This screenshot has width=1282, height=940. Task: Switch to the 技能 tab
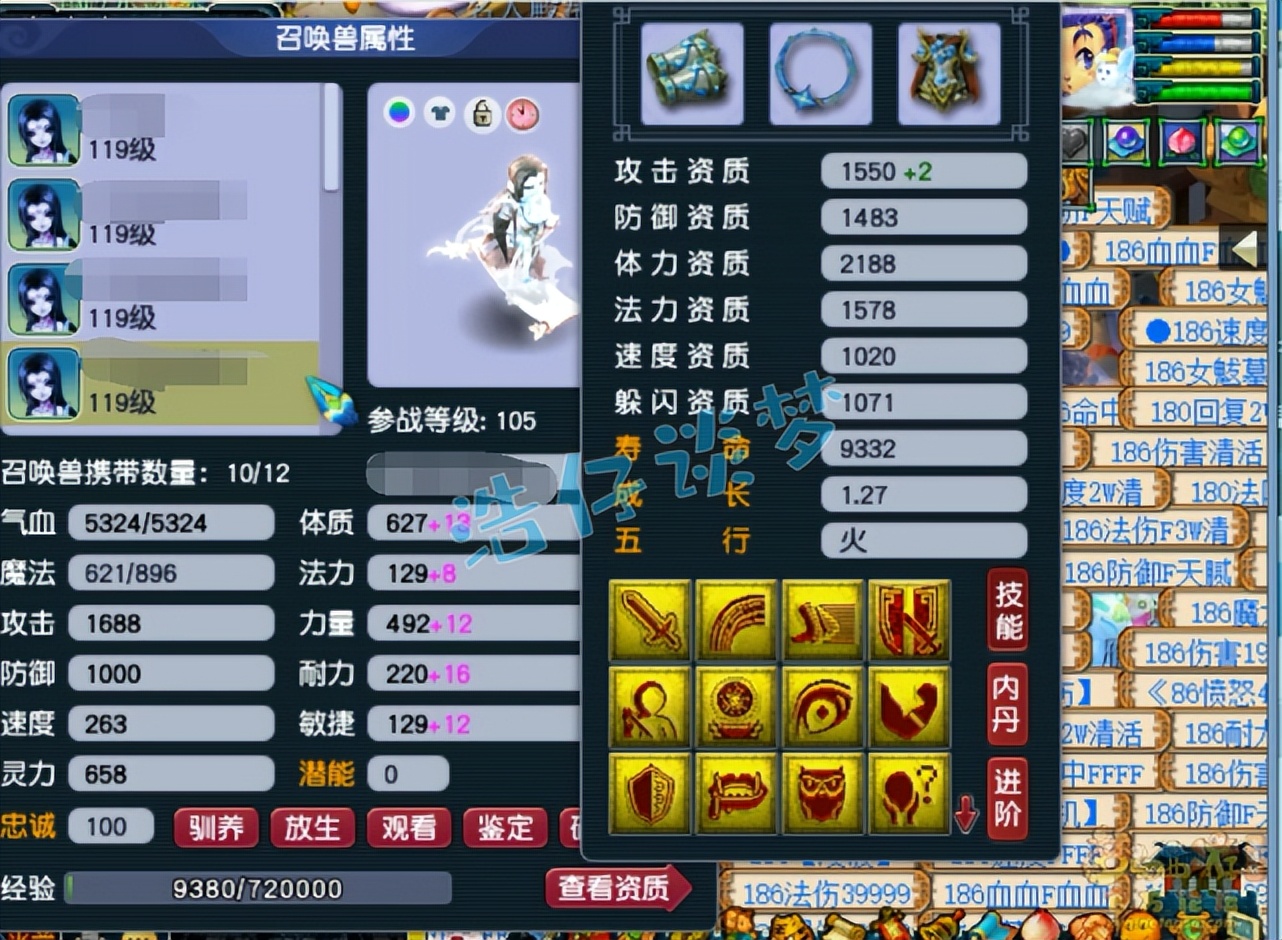[1007, 616]
